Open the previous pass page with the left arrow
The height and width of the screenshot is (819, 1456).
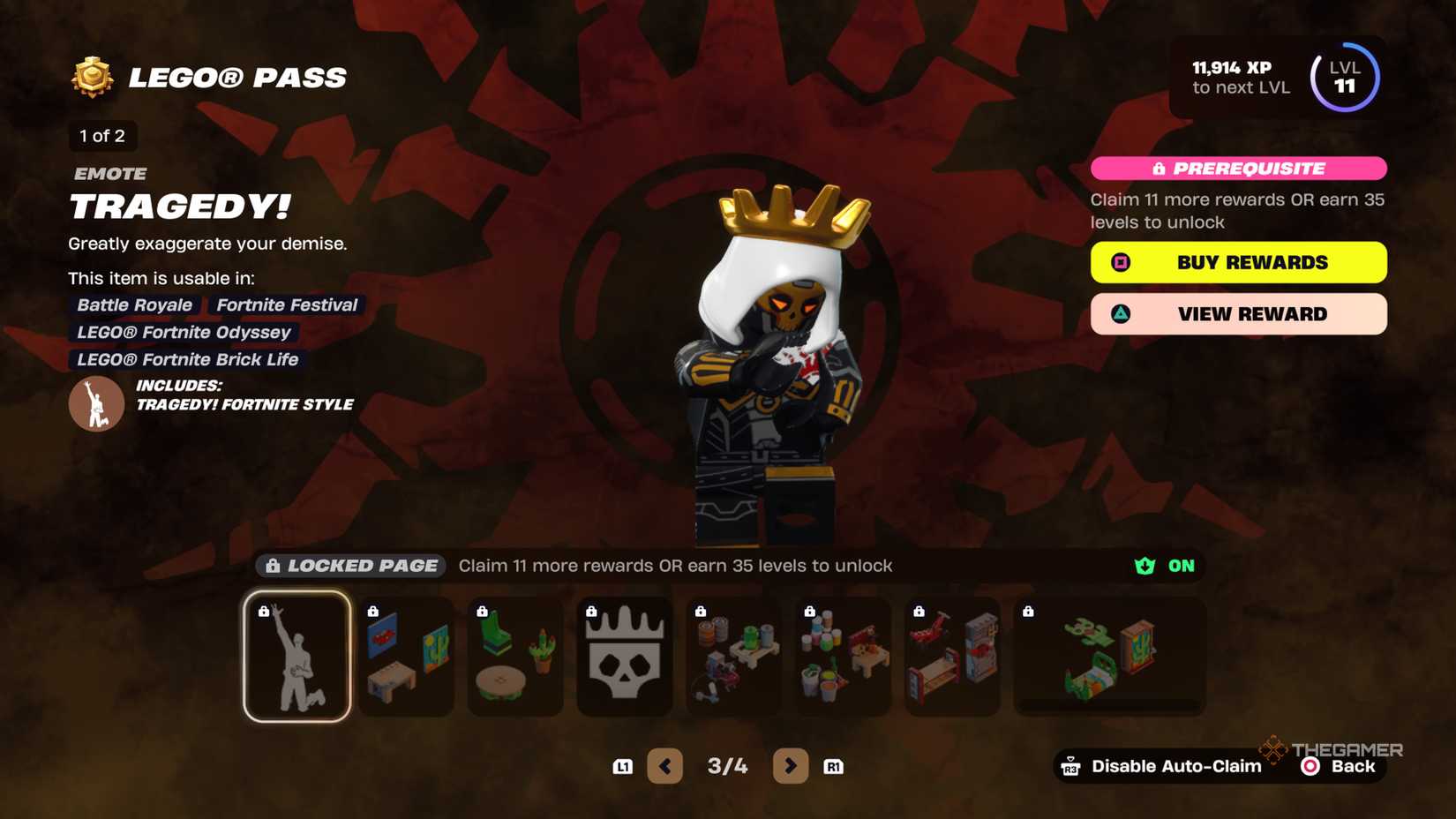(x=666, y=766)
